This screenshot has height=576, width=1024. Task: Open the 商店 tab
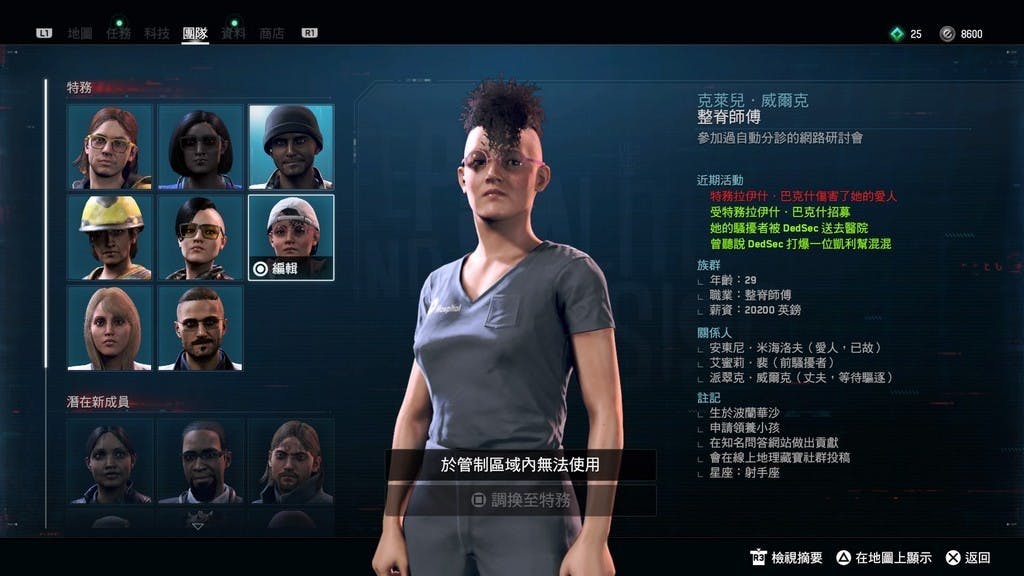click(272, 33)
